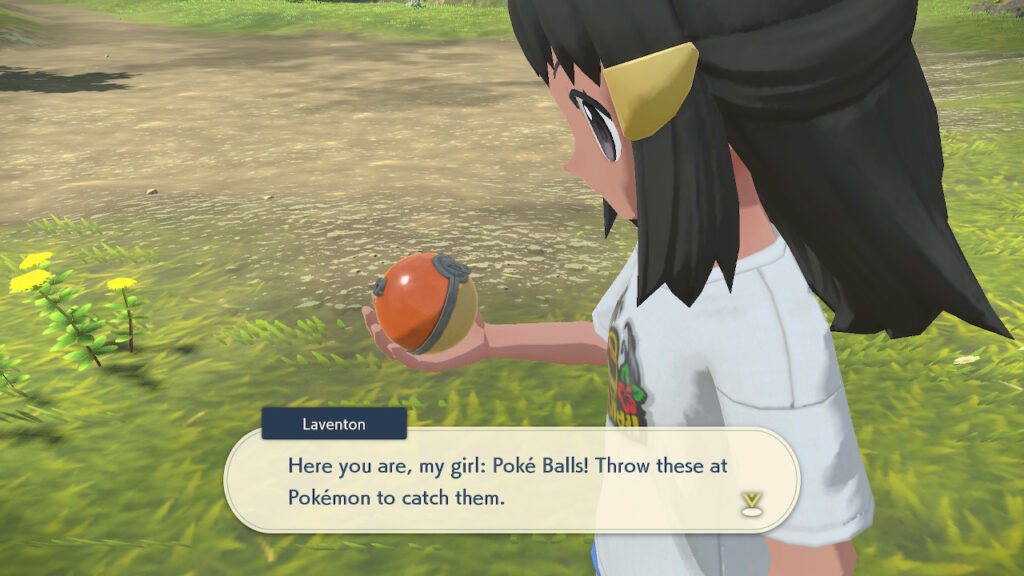Click the yellow continue arrow in the dialogue box
The image size is (1024, 576).
click(x=750, y=504)
